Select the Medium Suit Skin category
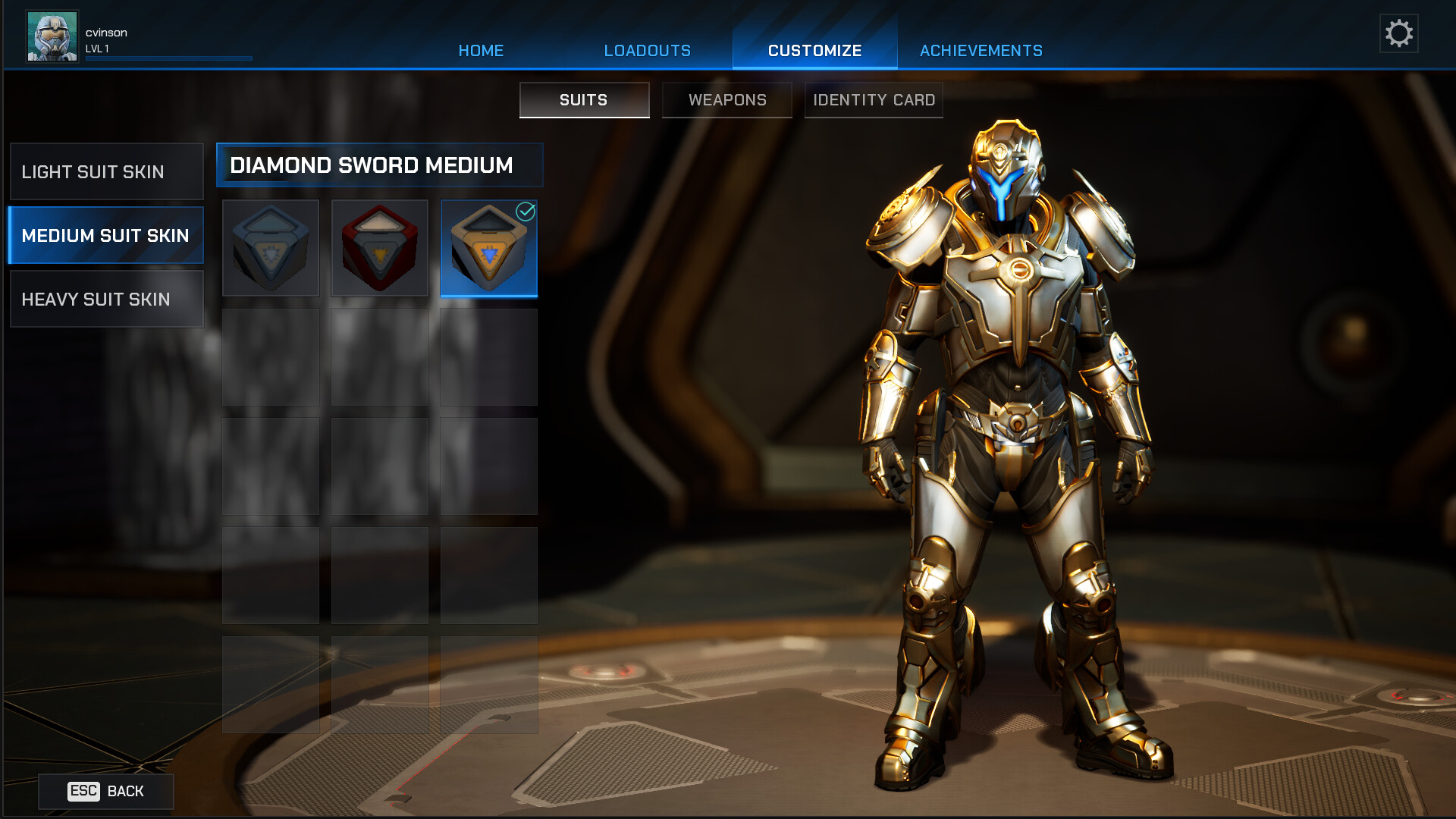 click(x=107, y=236)
